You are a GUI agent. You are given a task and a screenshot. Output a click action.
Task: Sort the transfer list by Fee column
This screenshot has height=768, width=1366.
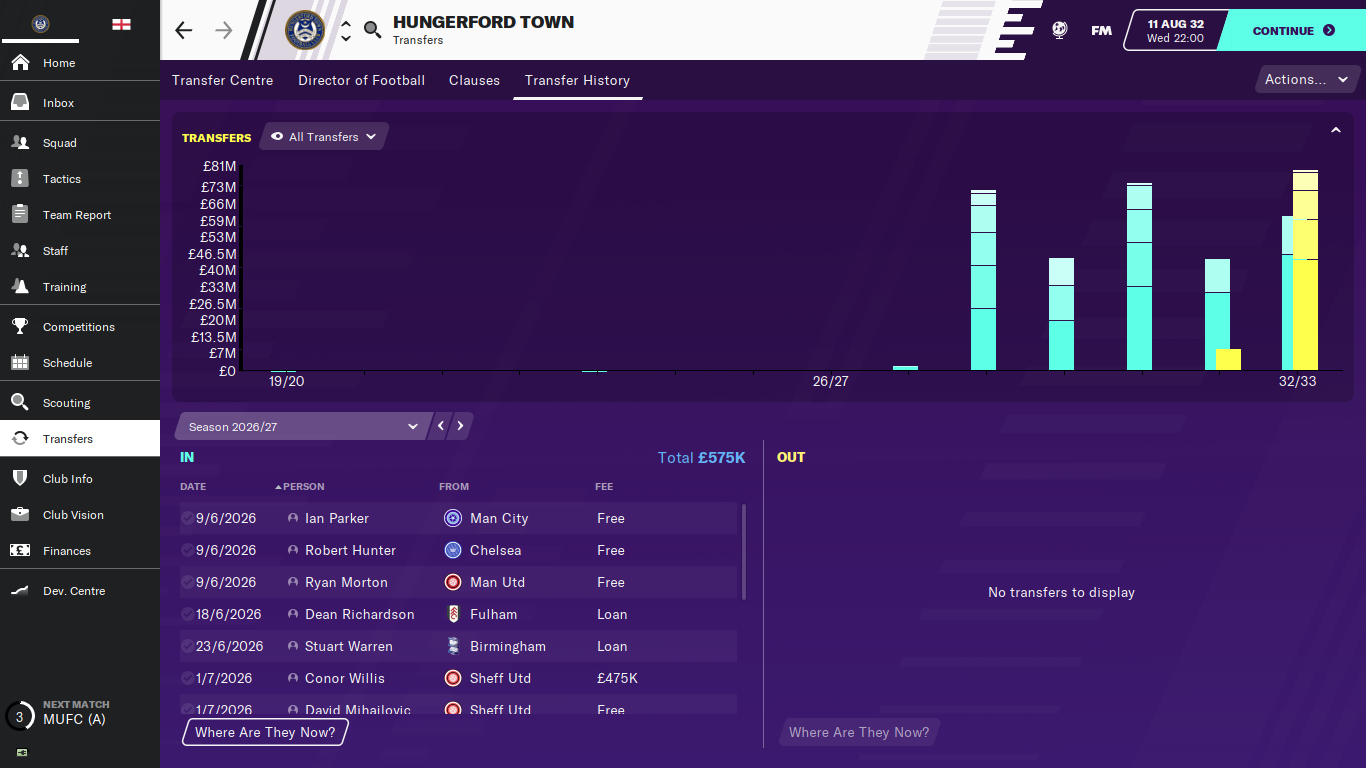point(604,487)
